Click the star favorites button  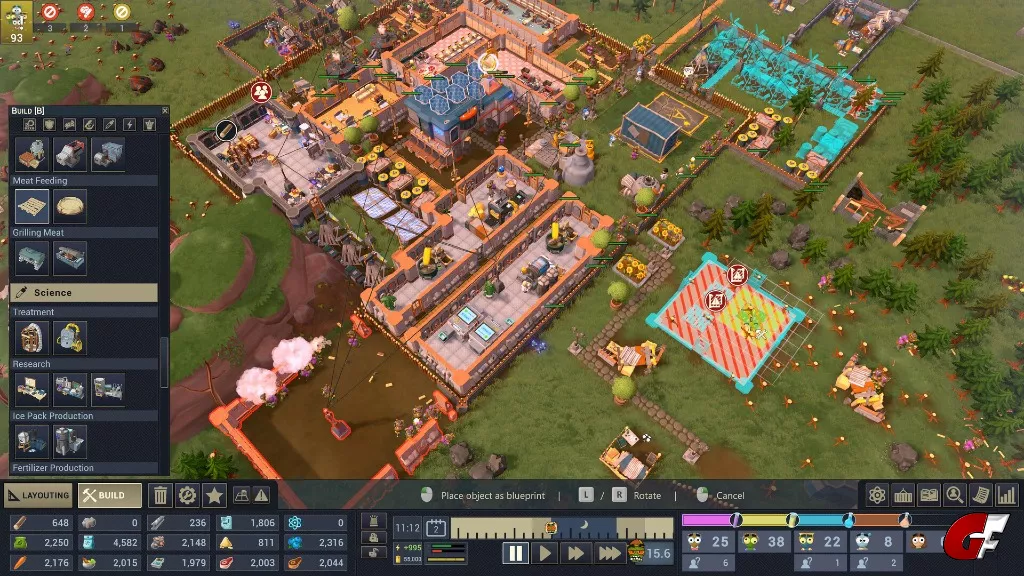tap(213, 495)
